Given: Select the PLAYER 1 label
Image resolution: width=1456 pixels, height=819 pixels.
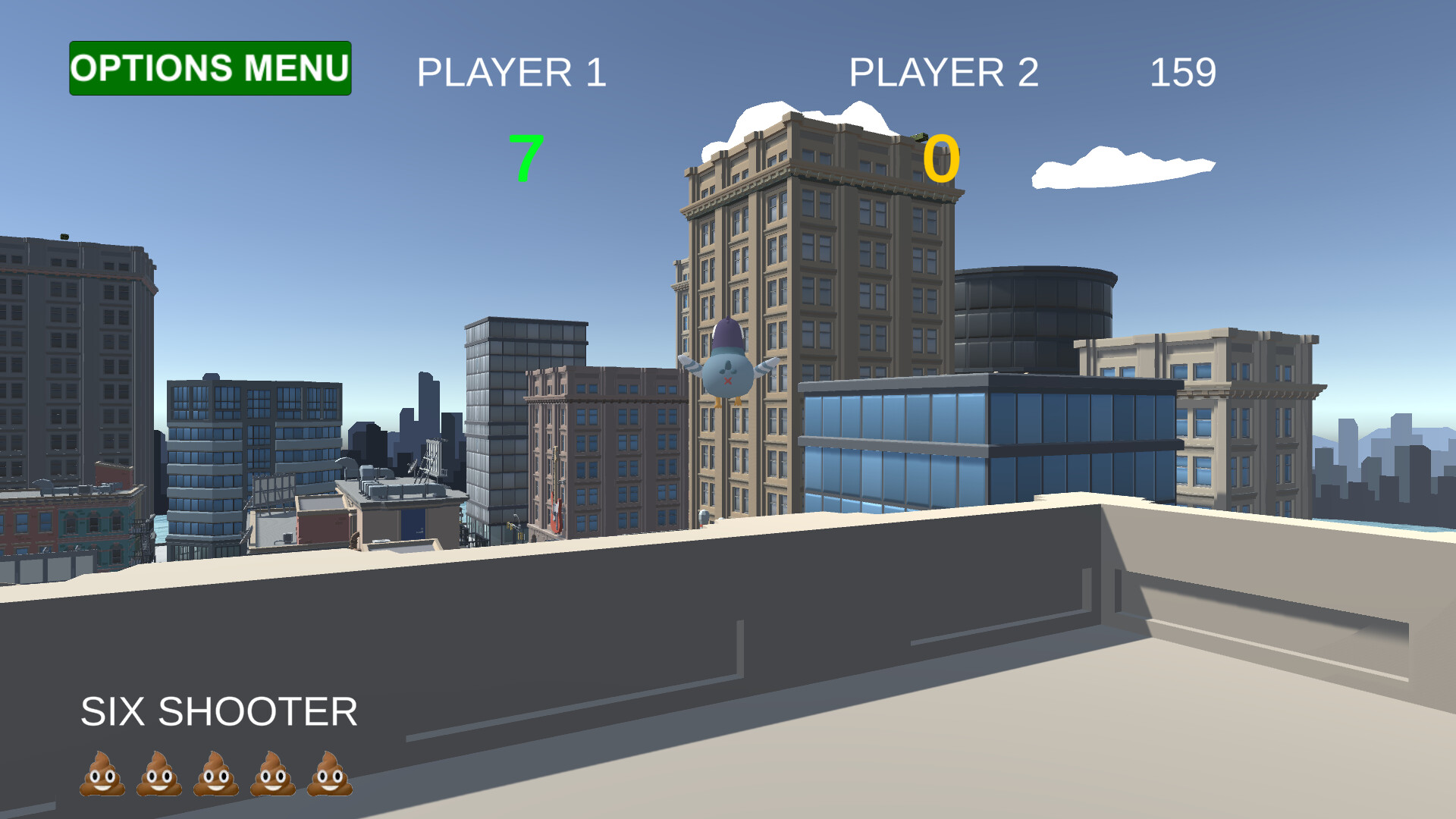Looking at the screenshot, I should point(512,72).
